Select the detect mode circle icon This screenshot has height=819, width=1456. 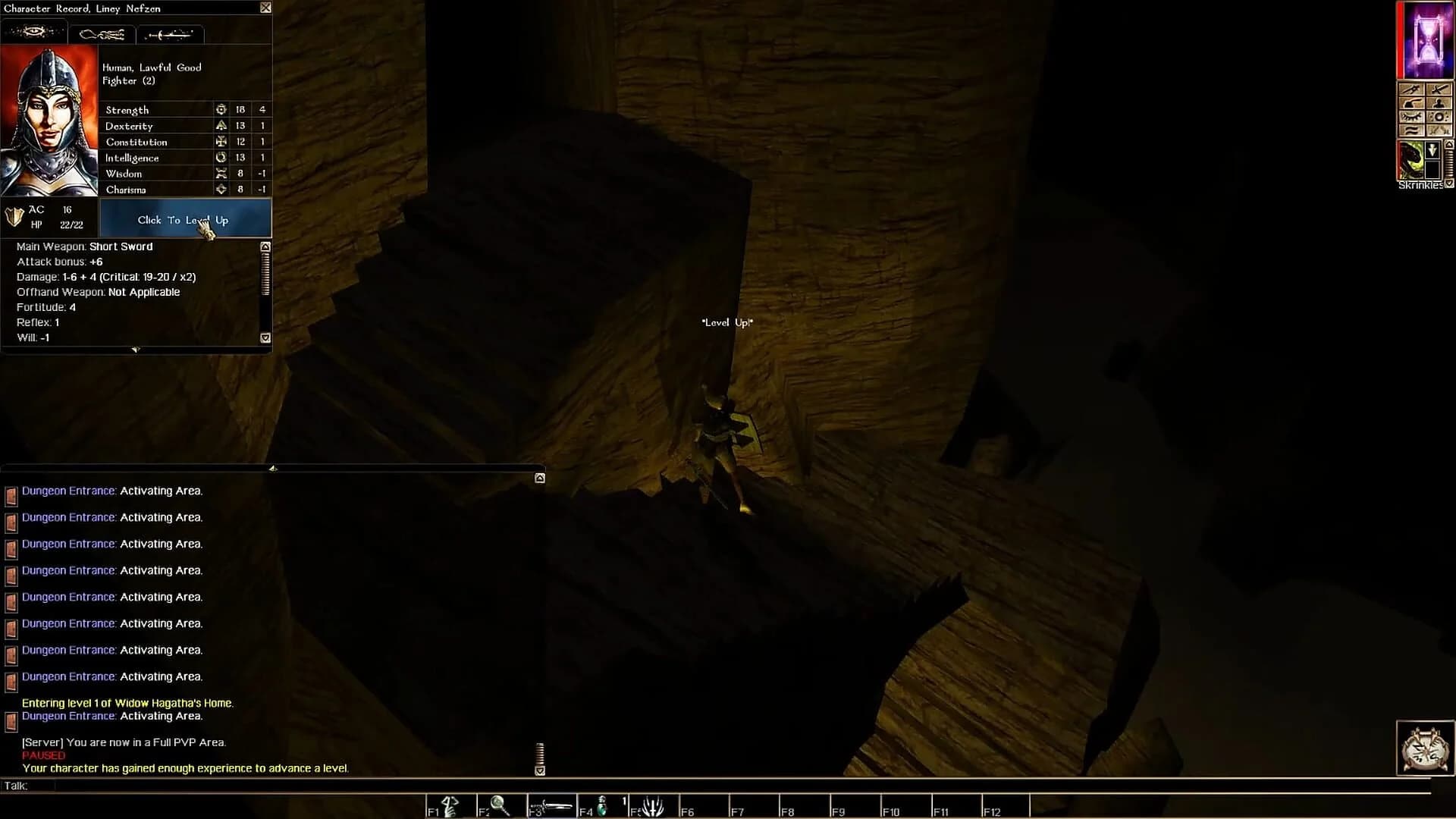(1439, 117)
